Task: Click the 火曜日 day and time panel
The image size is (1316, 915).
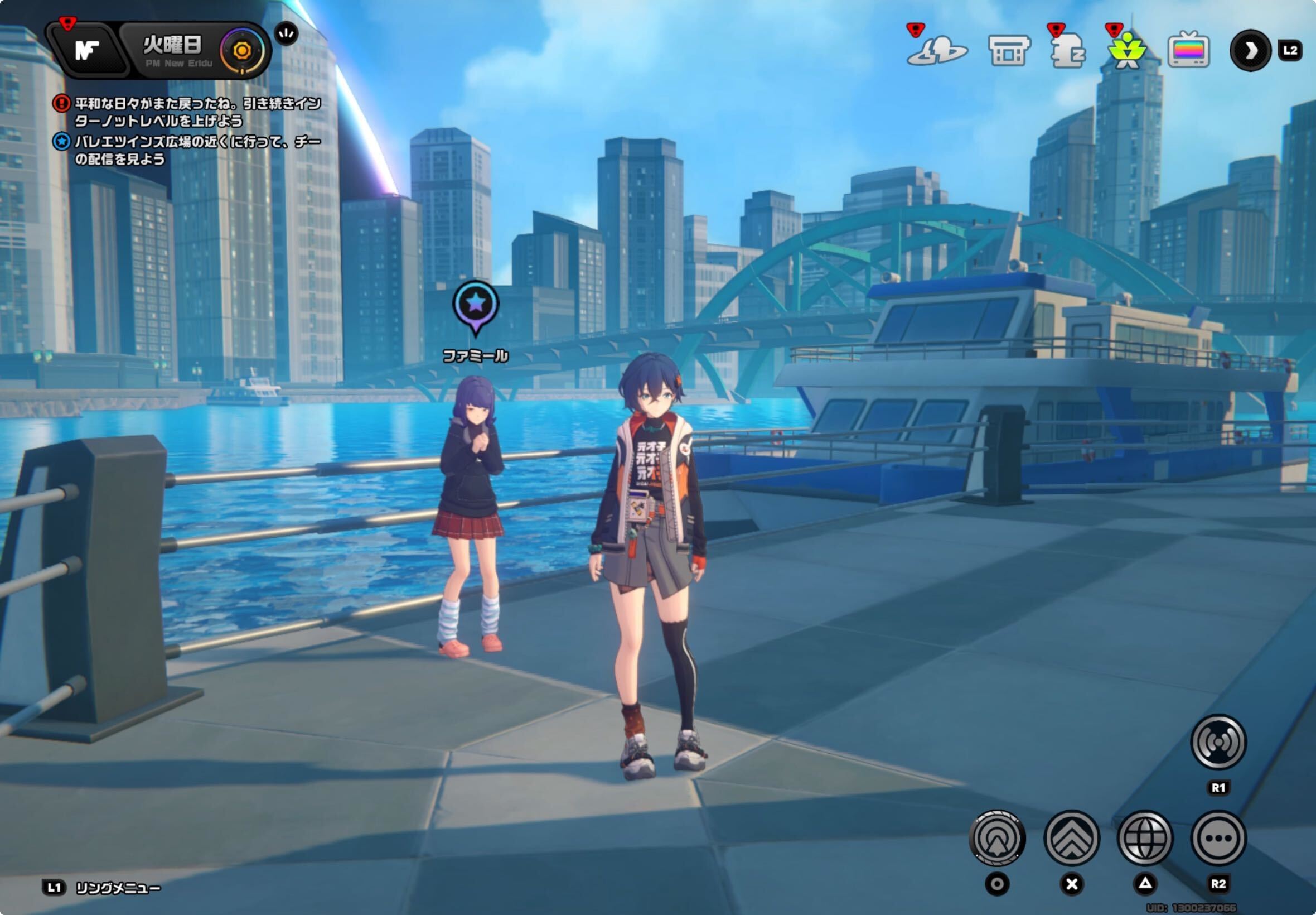Action: (172, 50)
